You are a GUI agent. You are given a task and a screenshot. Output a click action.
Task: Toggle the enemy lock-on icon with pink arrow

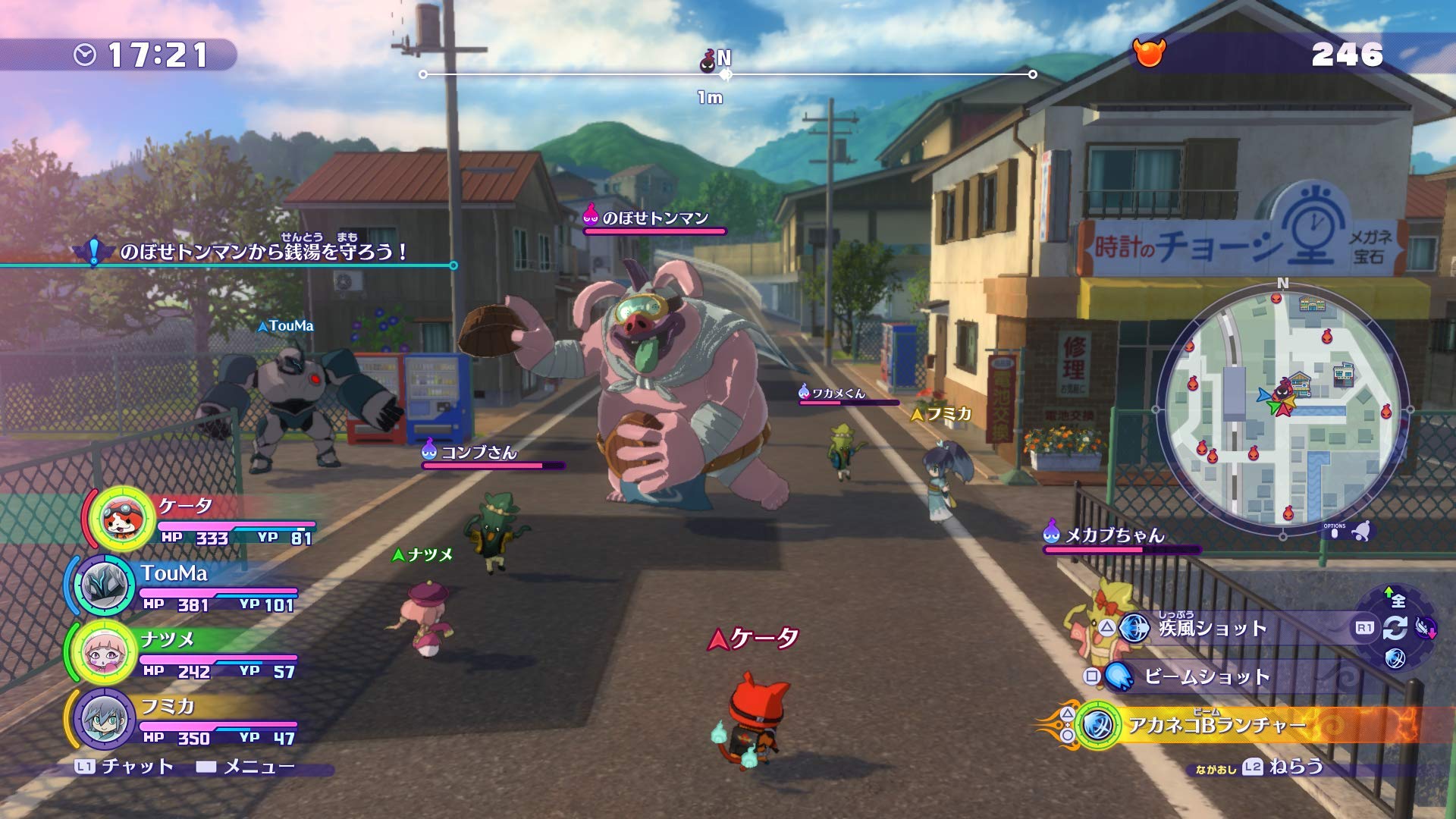coord(1424,628)
